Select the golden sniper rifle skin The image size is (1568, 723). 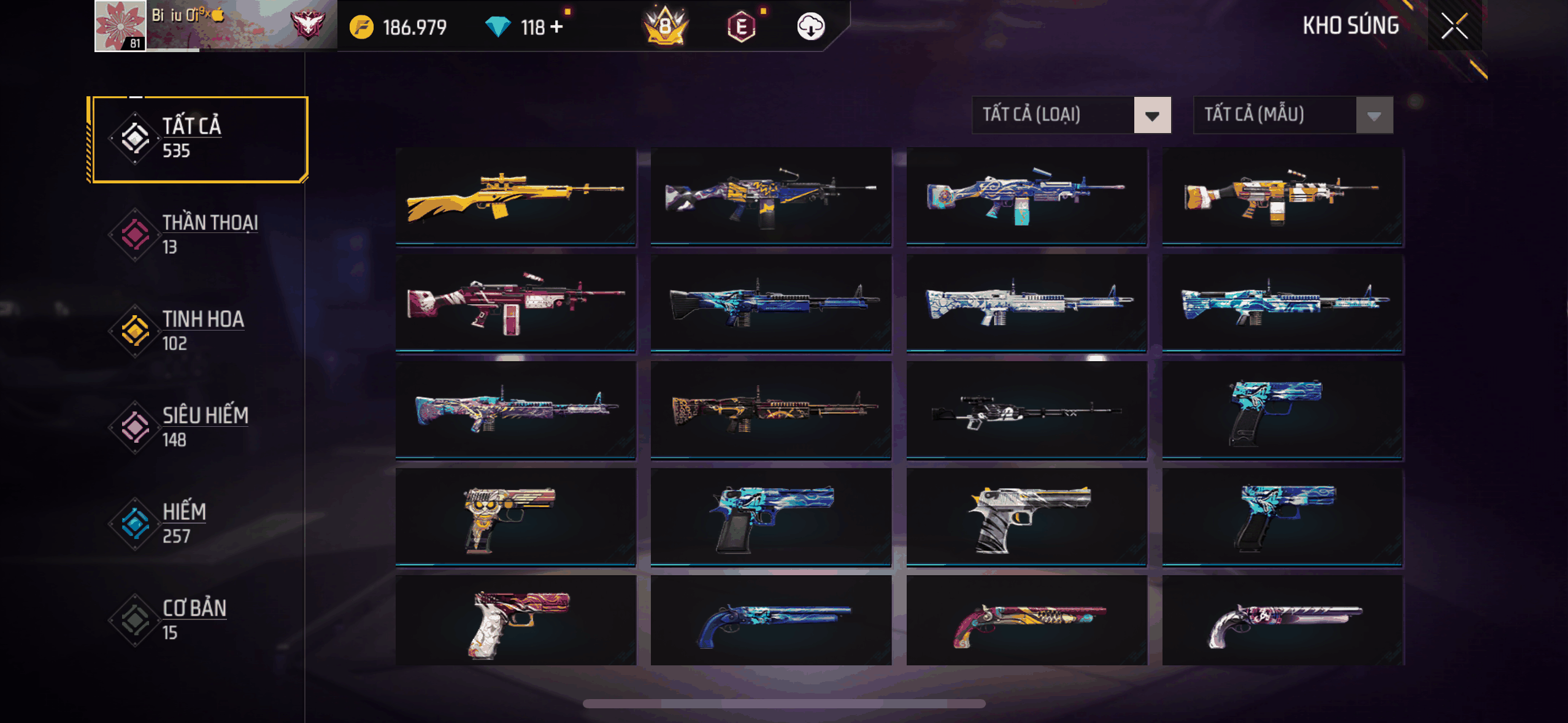(x=515, y=196)
